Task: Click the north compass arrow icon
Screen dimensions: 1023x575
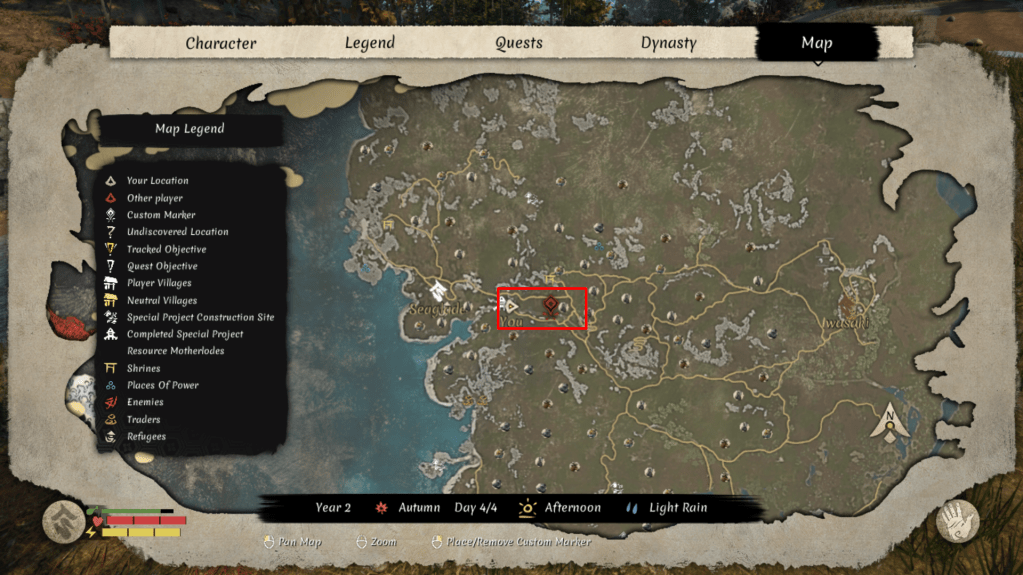Action: [888, 423]
